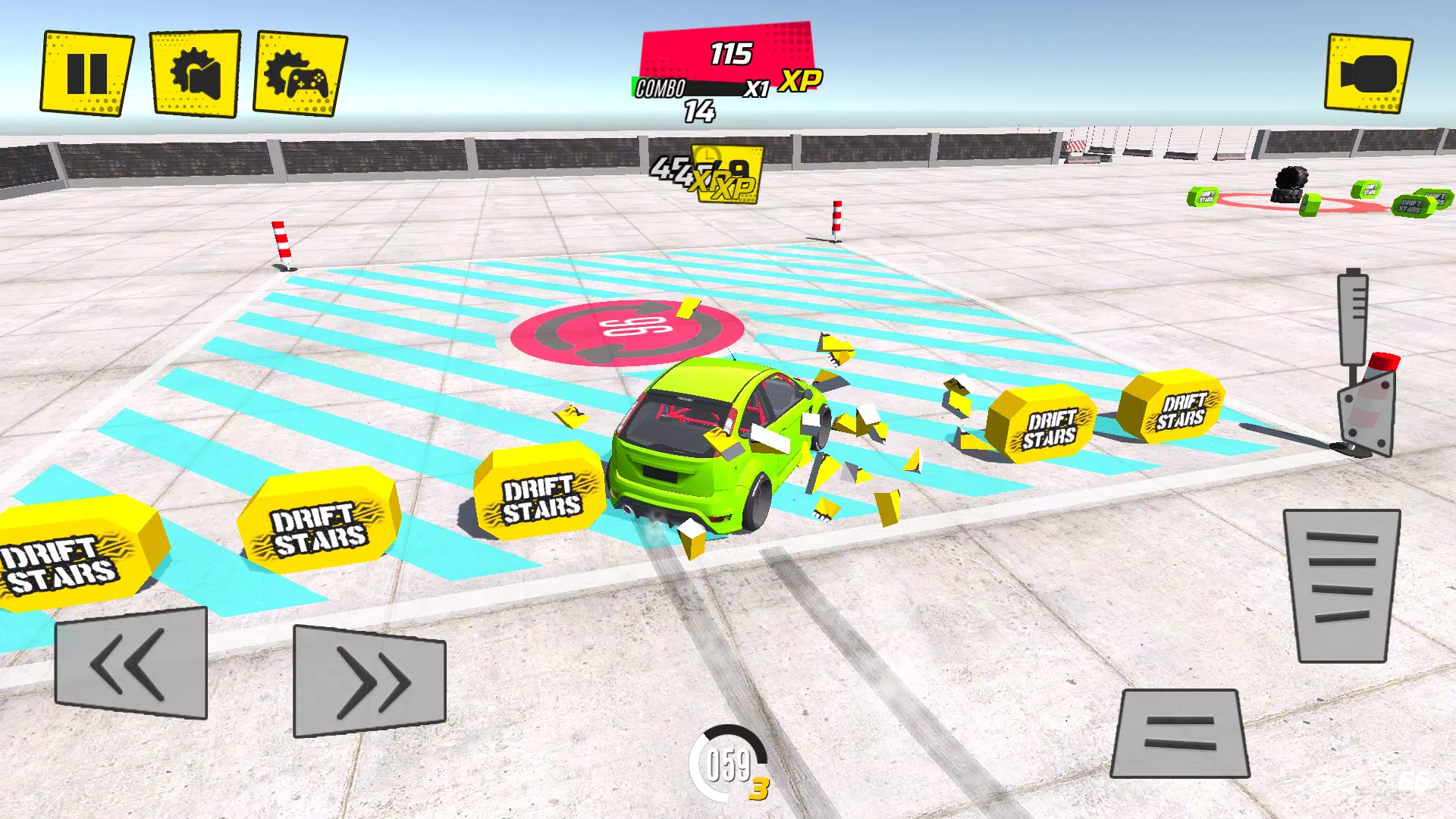The height and width of the screenshot is (819, 1456).
Task: Pause the game
Action: pyautogui.click(x=86, y=74)
